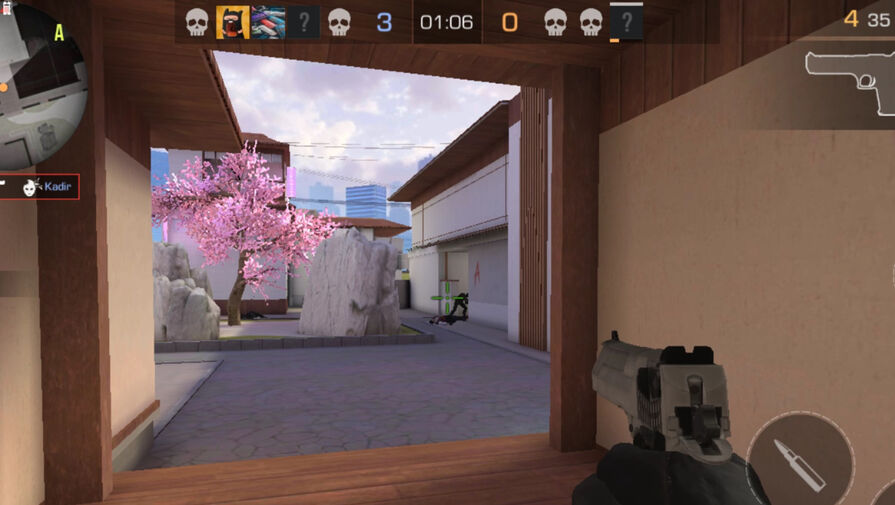Click the orange screaming character player avatar
The image size is (895, 505).
(232, 22)
